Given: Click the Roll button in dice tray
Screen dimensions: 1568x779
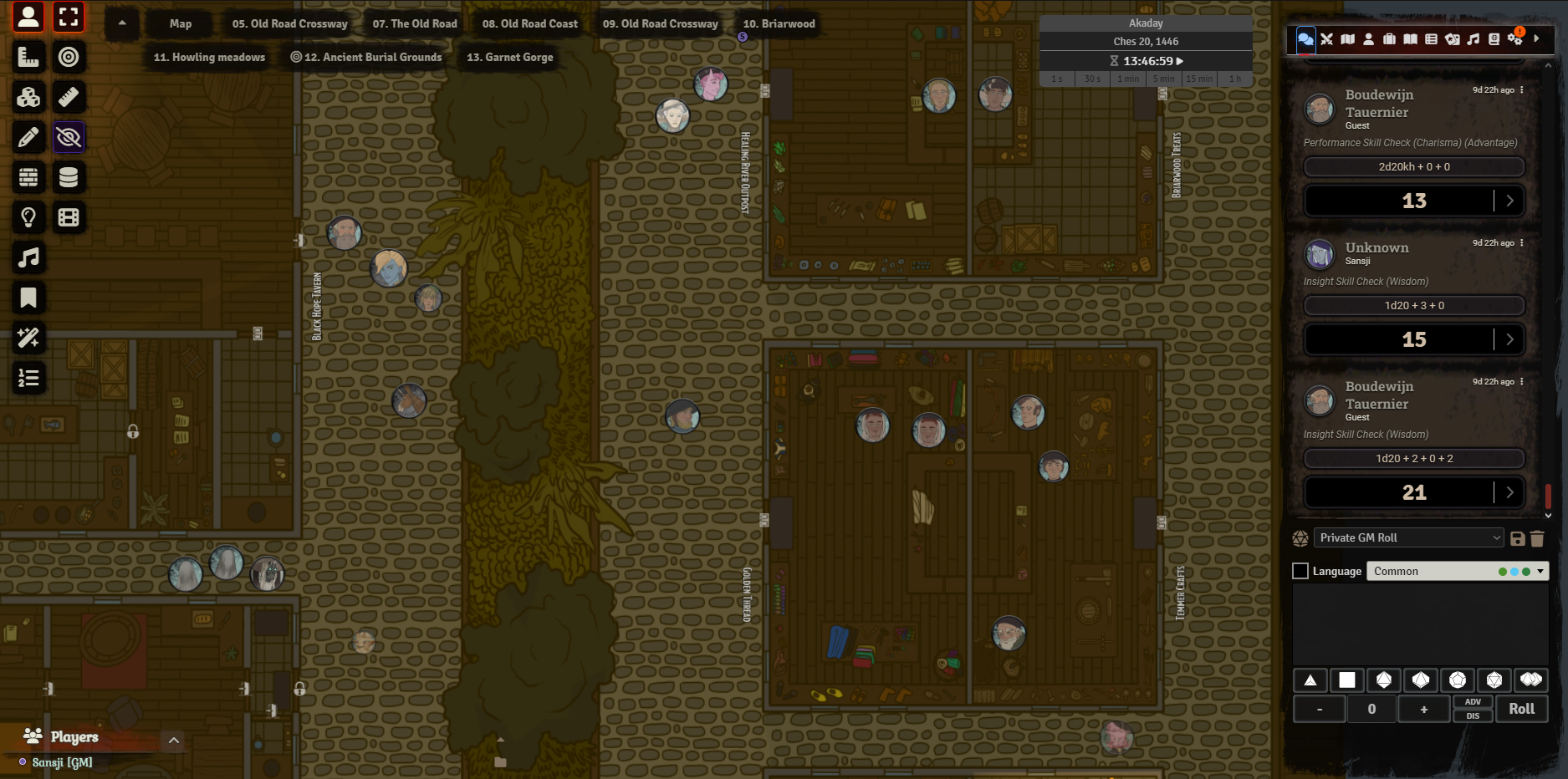Looking at the screenshot, I should [x=1521, y=709].
